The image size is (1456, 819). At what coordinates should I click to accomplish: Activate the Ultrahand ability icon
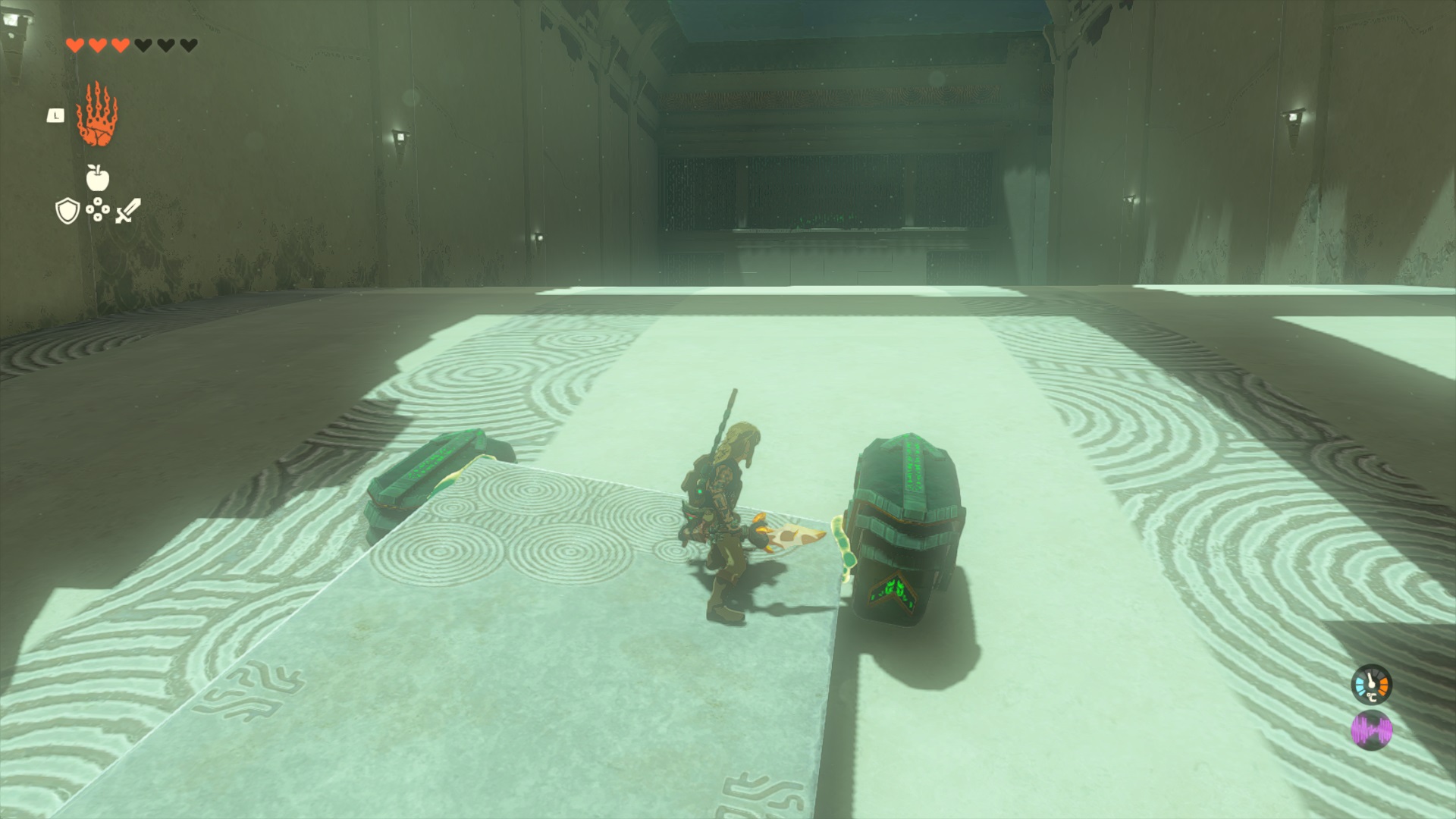click(x=97, y=116)
